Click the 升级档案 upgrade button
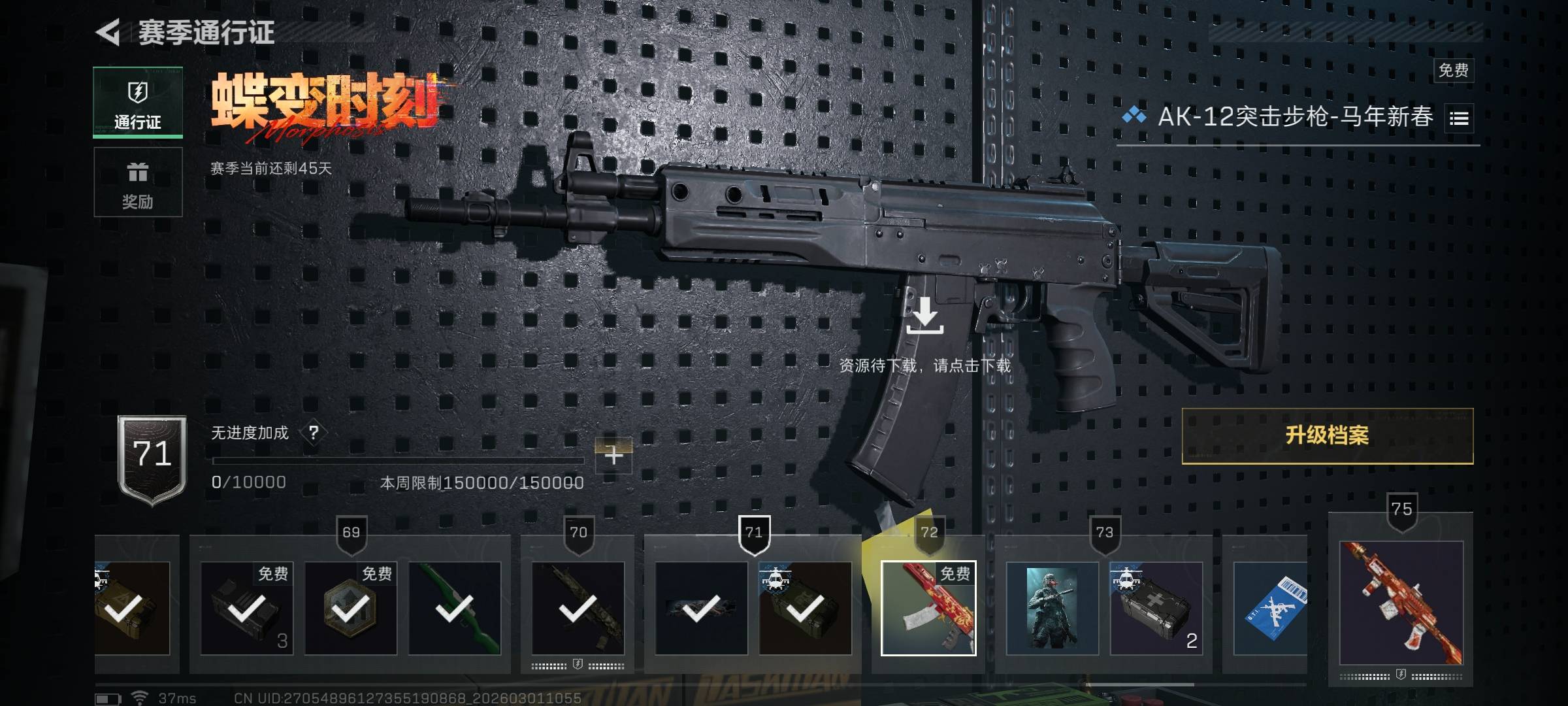Image resolution: width=1568 pixels, height=706 pixels. tap(1327, 436)
